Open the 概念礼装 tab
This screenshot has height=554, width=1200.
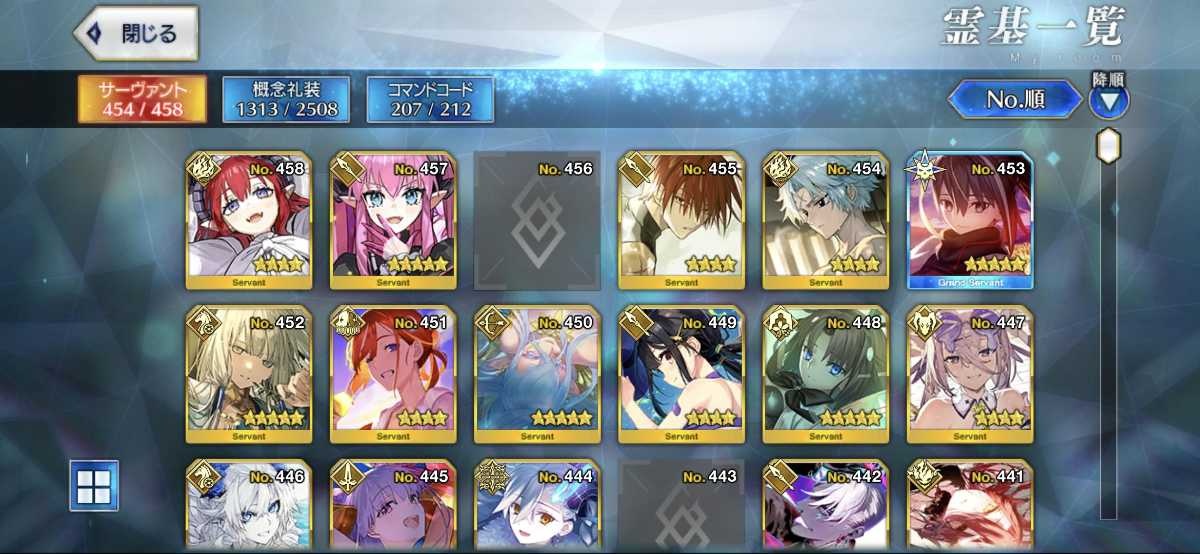[x=286, y=99]
